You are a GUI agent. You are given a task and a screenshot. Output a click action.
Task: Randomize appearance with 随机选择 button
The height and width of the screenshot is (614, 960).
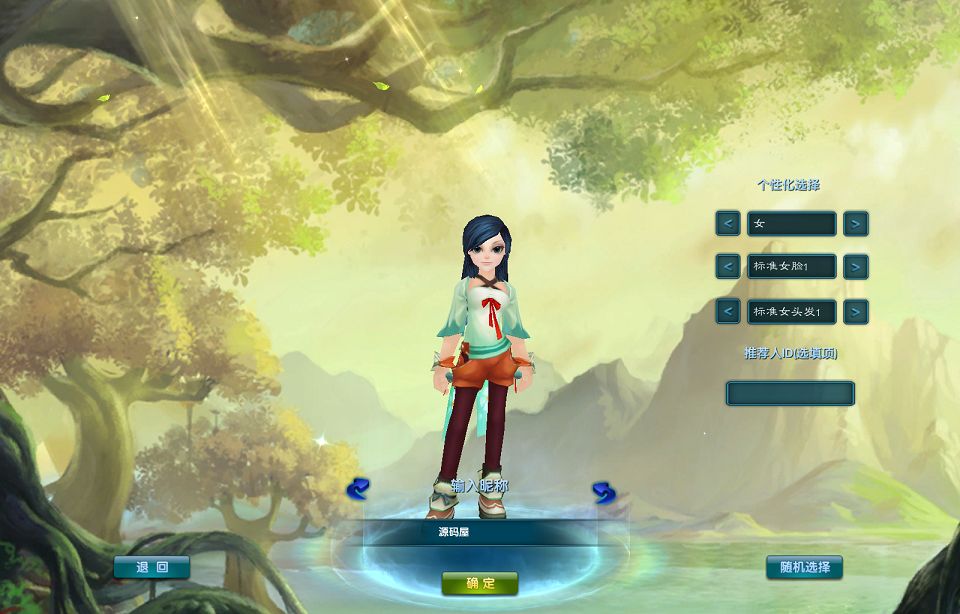coord(804,567)
